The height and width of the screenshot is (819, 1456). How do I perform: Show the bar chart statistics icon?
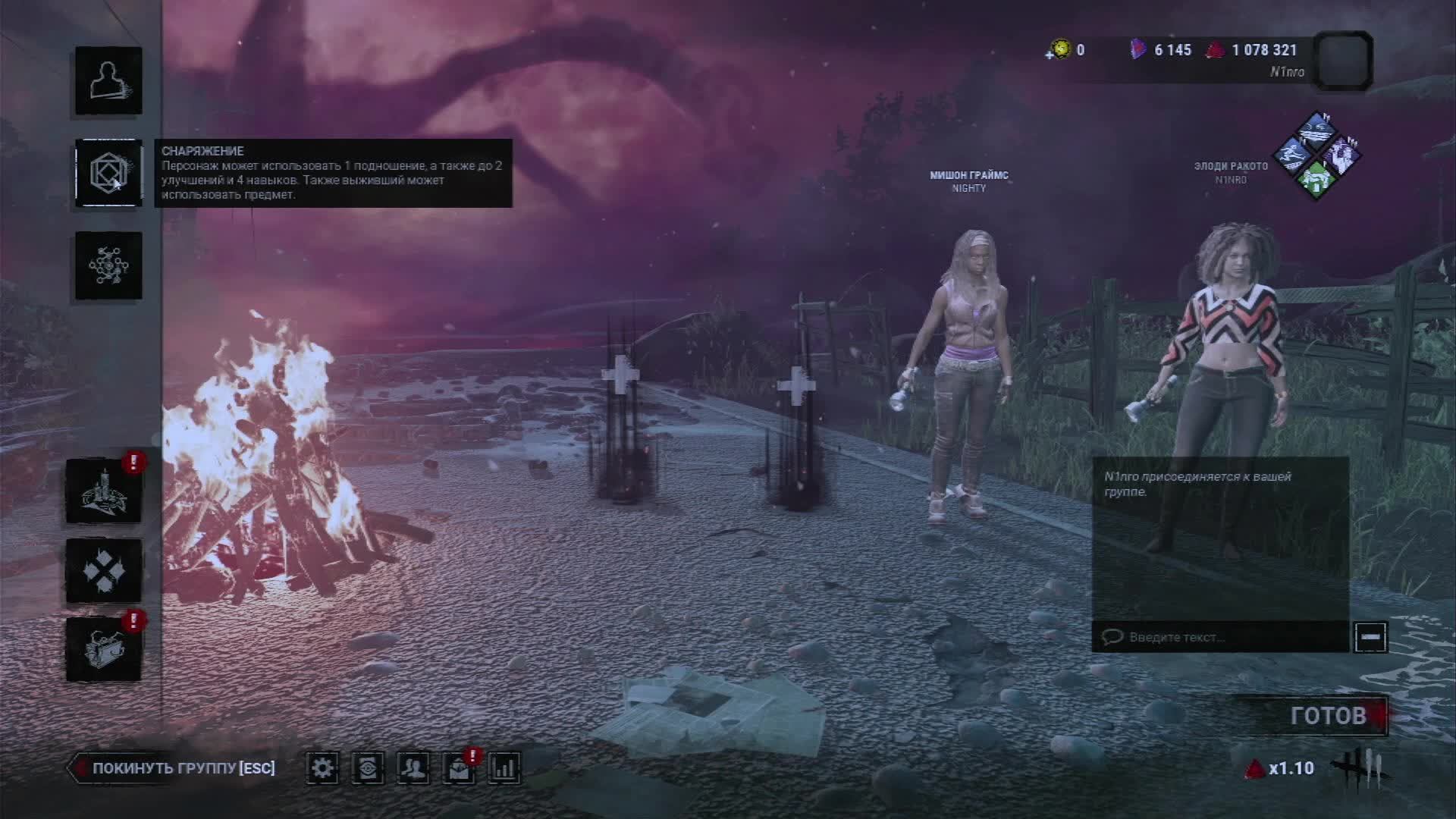504,768
